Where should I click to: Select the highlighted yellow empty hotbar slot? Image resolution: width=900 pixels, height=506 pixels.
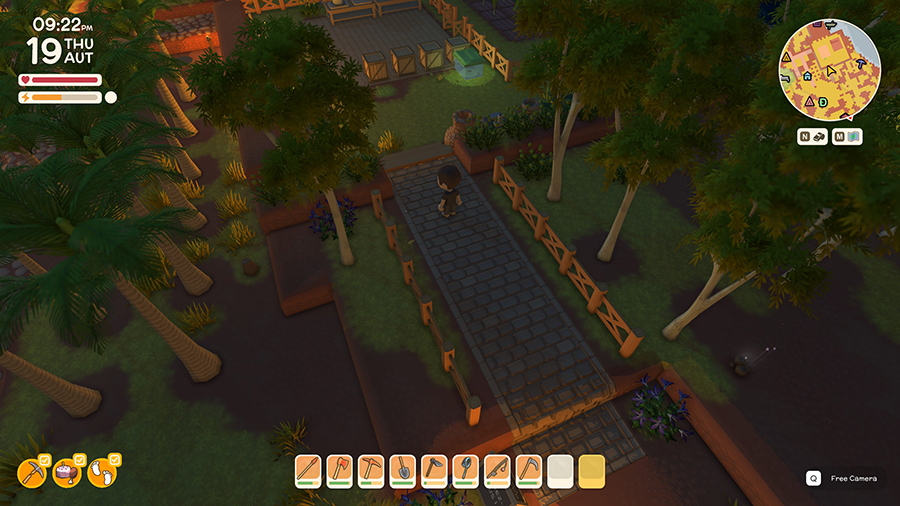(x=591, y=470)
